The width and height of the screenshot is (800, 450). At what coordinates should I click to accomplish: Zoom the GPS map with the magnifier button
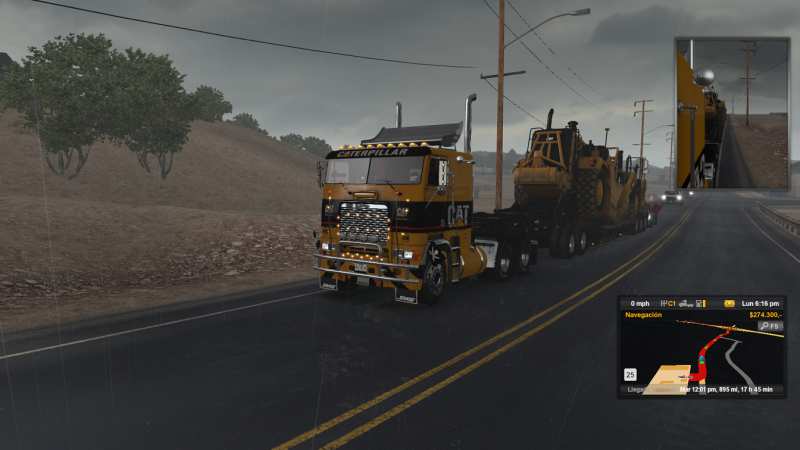pos(769,326)
